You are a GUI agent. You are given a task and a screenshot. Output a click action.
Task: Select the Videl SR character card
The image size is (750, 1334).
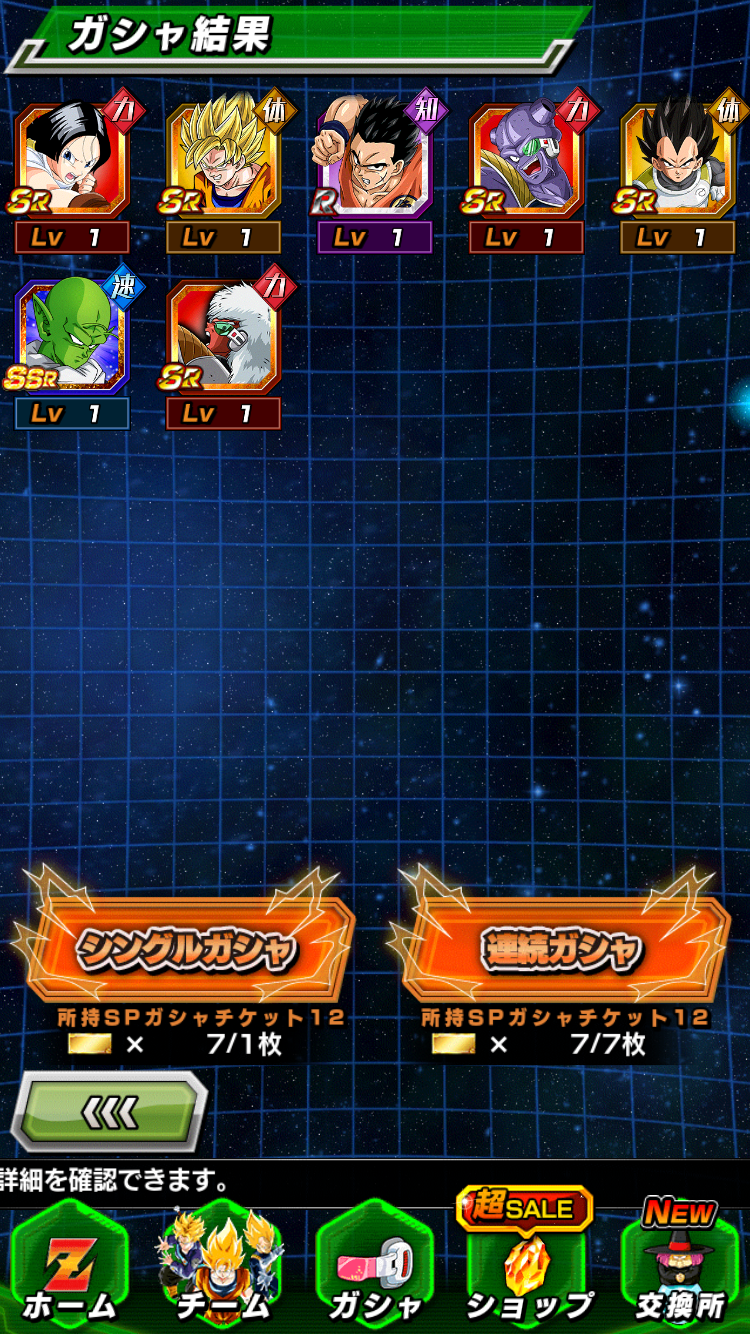click(72, 160)
